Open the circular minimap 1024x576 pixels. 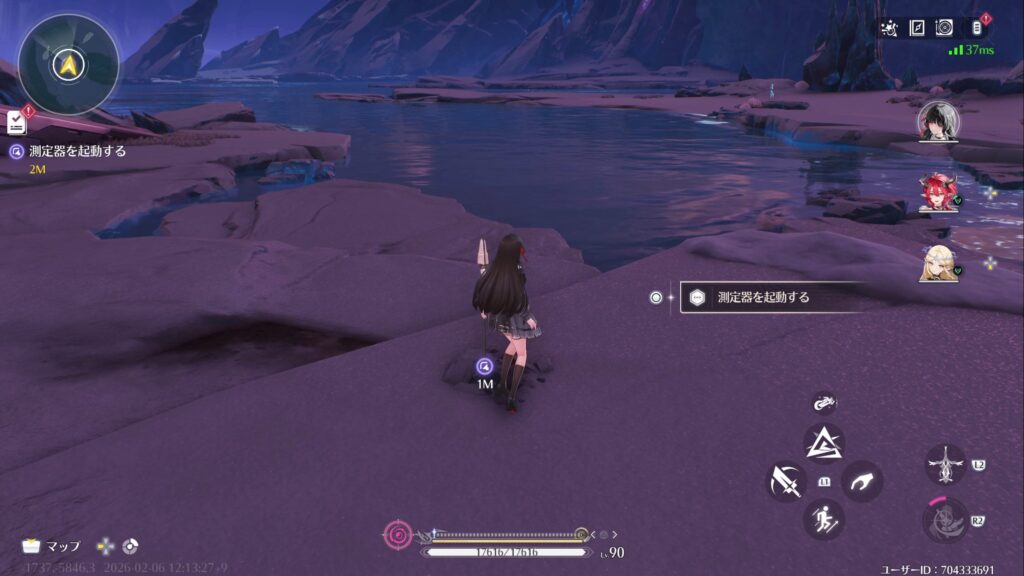click(69, 64)
